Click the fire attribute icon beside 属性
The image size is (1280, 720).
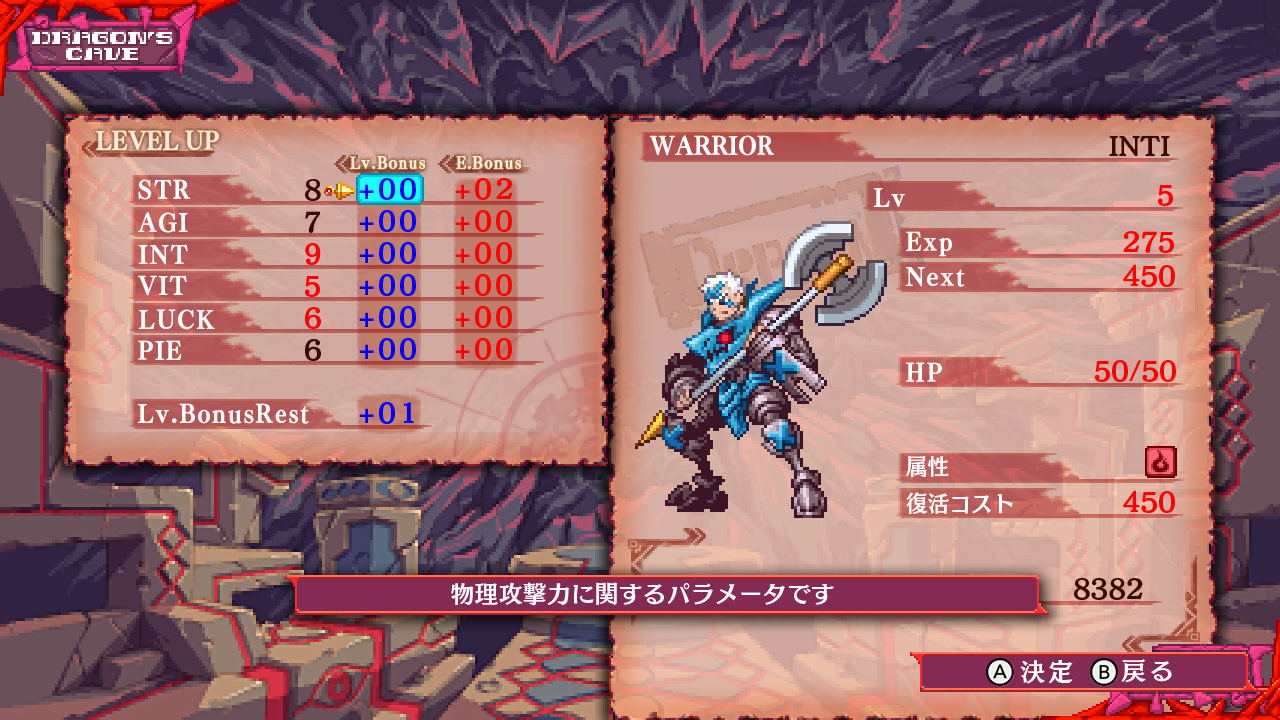pyautogui.click(x=1160, y=464)
